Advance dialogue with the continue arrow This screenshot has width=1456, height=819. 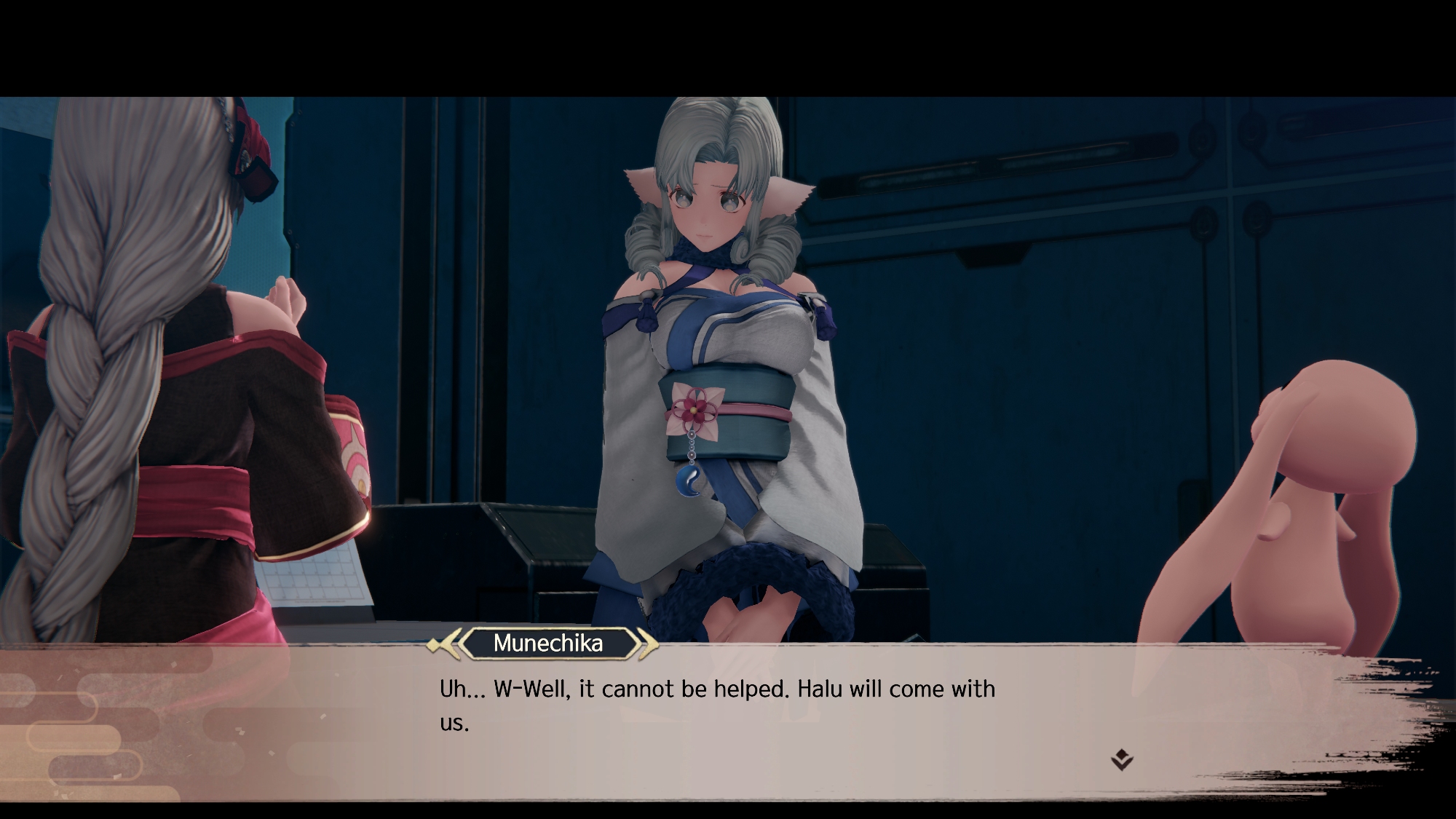point(1122,760)
